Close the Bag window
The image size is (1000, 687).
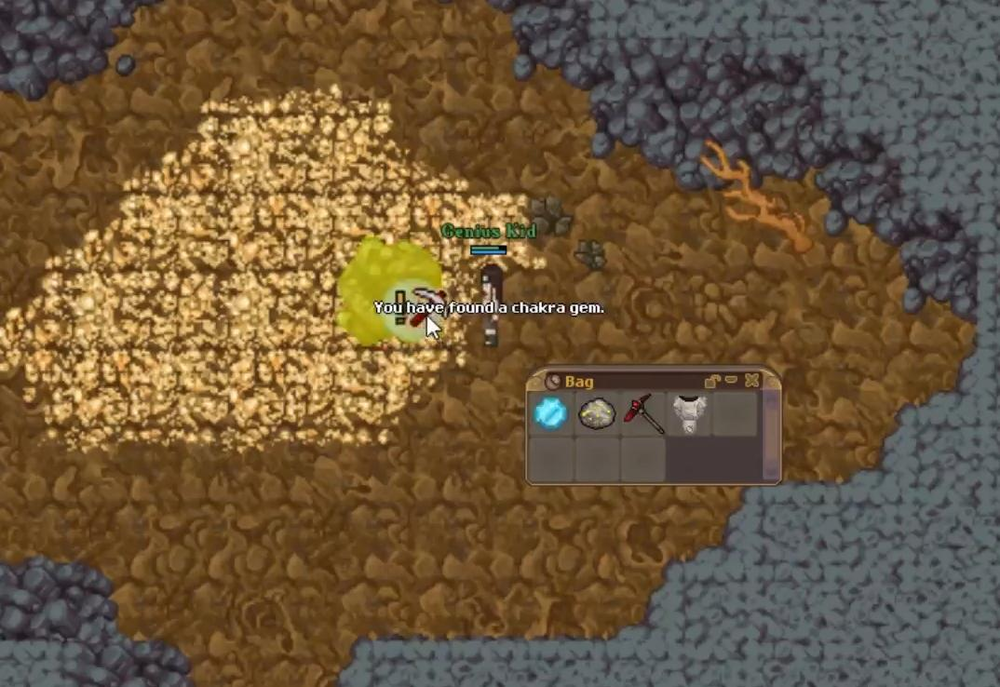(752, 380)
